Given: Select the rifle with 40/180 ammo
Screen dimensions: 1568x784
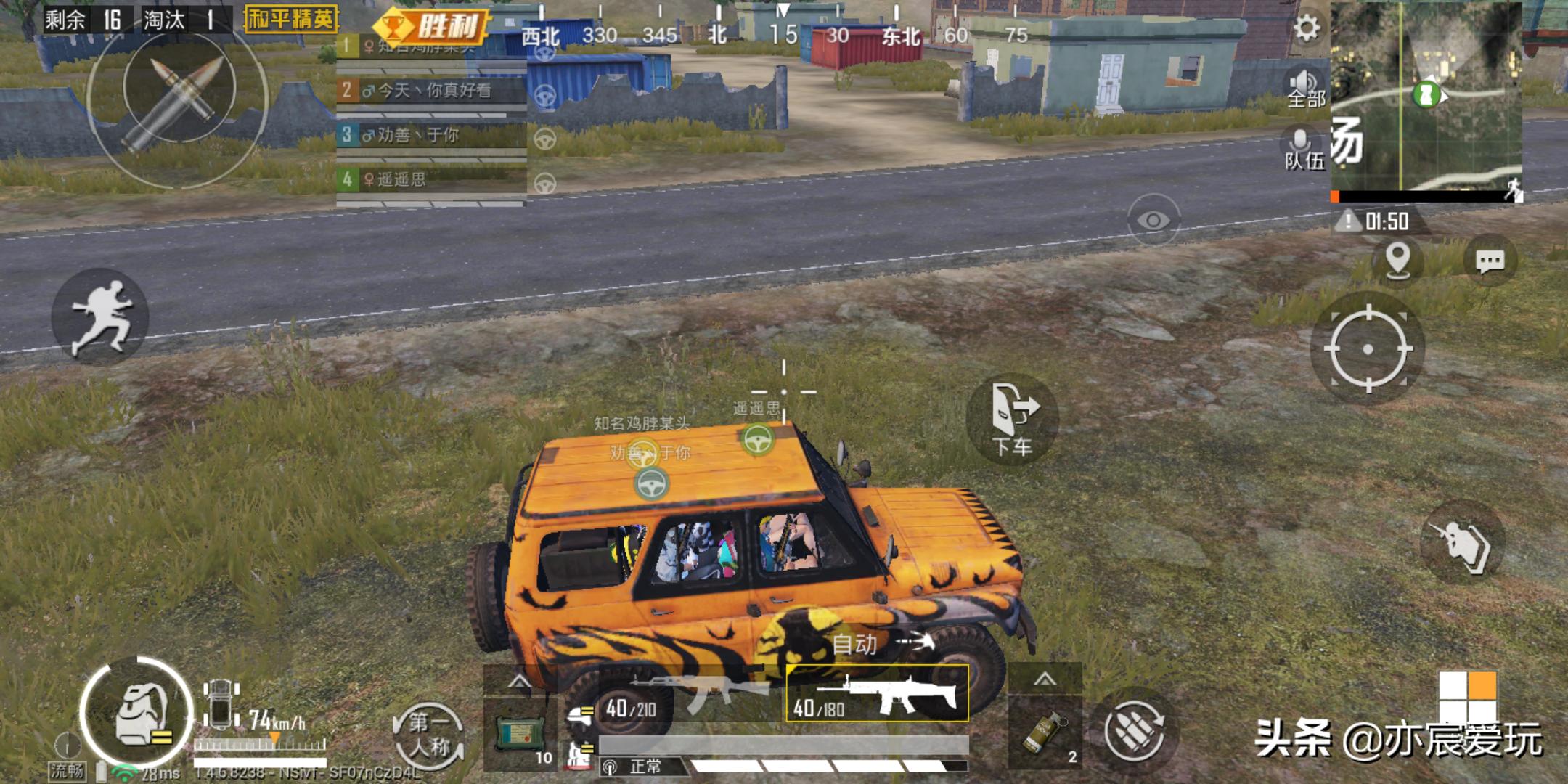Looking at the screenshot, I should pyautogui.click(x=878, y=693).
